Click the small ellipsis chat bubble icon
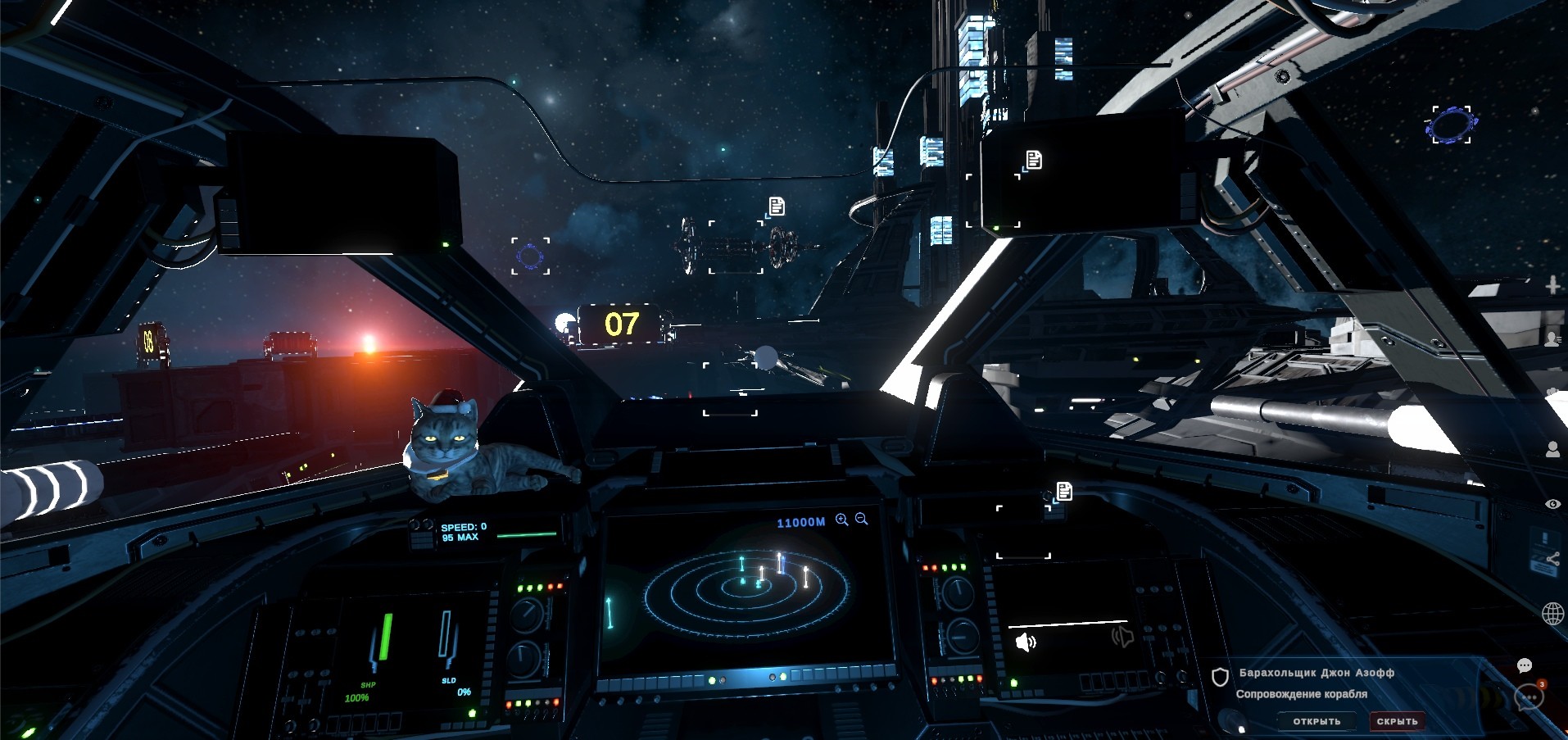1568x740 pixels. (1525, 665)
